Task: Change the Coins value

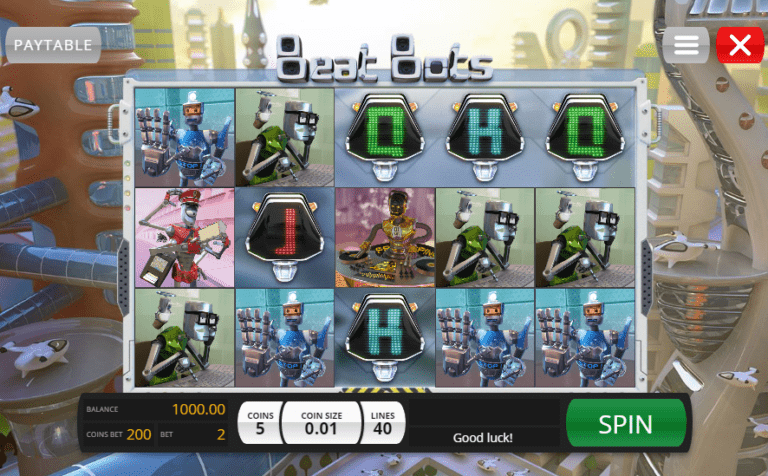Action: pos(258,423)
